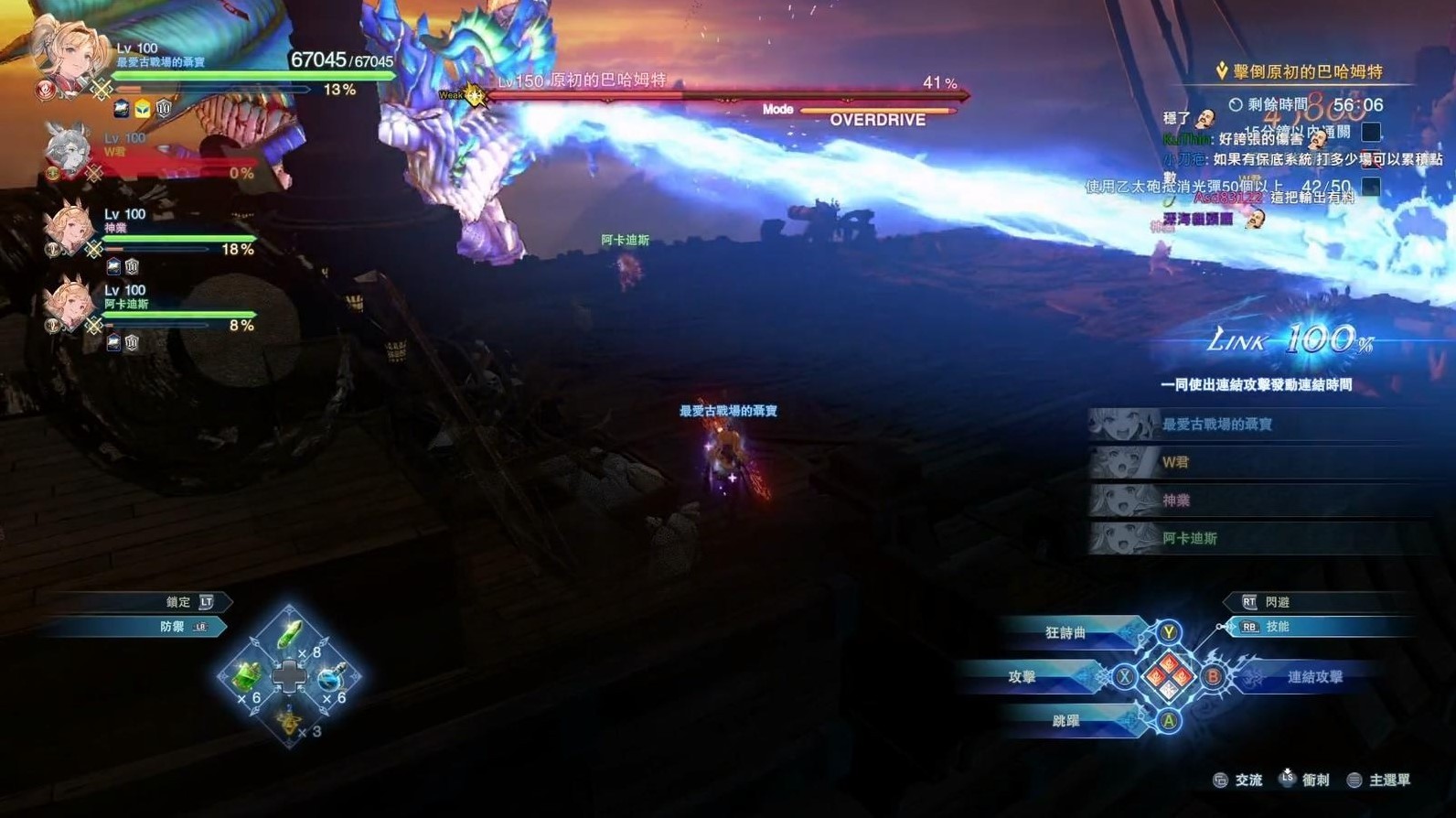Viewport: 1456px width, 818px height.
Task: Activate the 防禦 guard label
Action: [173, 627]
